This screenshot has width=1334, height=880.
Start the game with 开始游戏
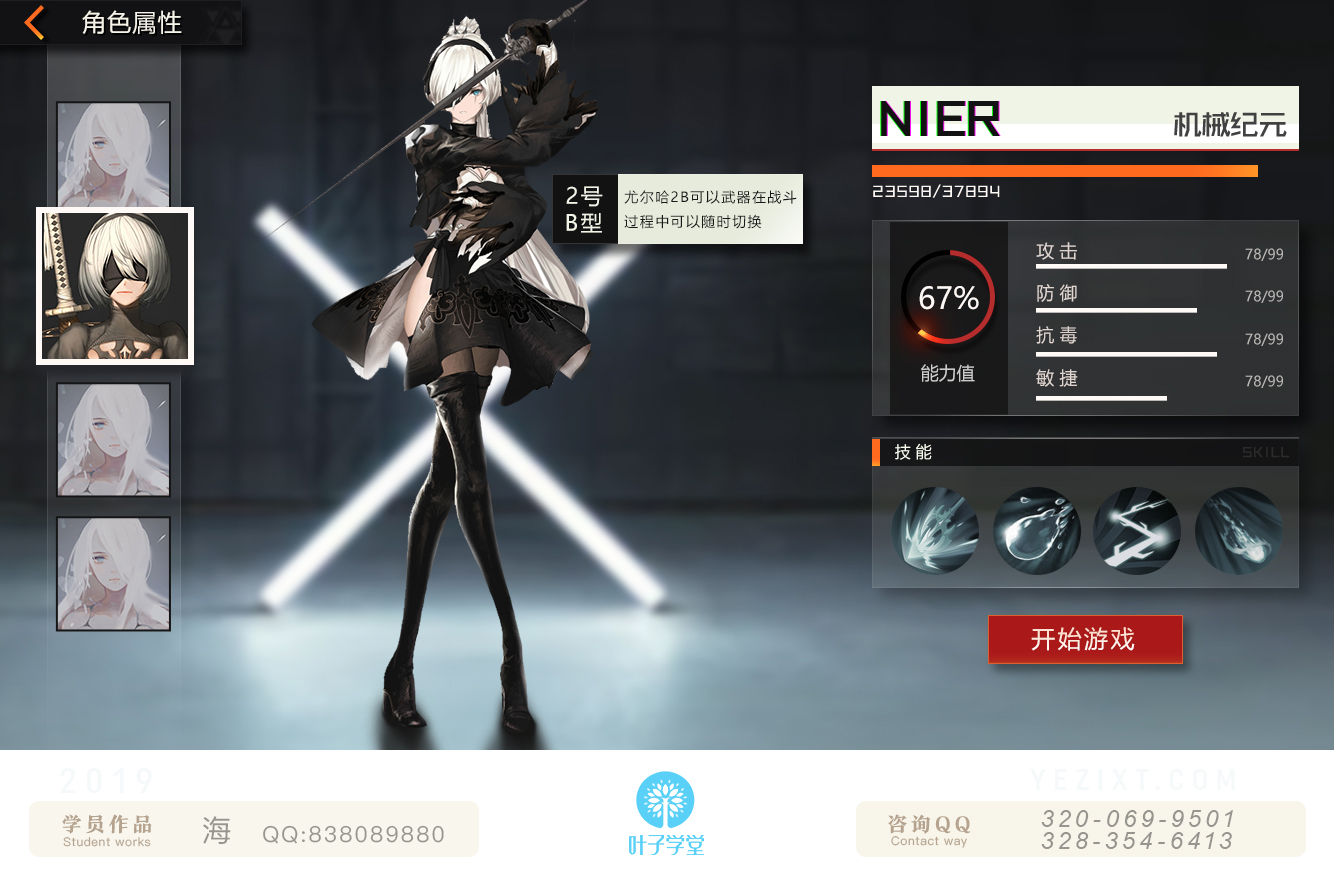1084,639
